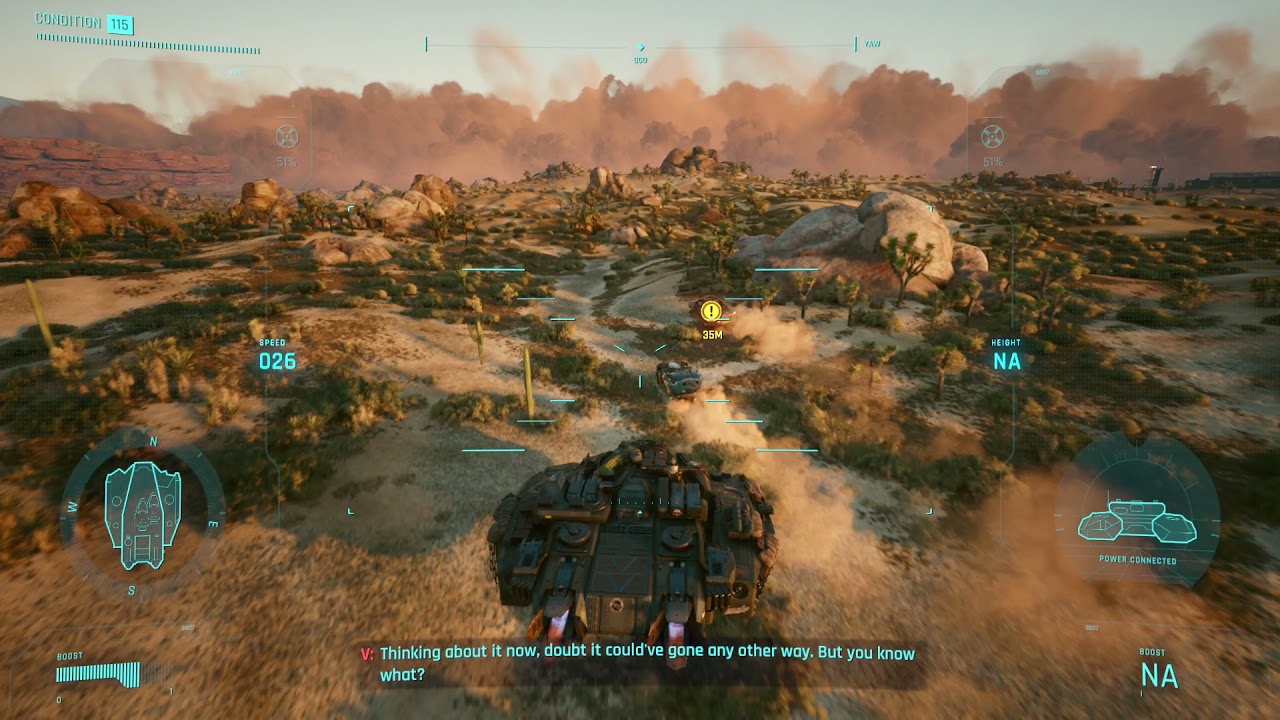Click the yellow exclamation objective marker
This screenshot has height=720, width=1280.
710,311
